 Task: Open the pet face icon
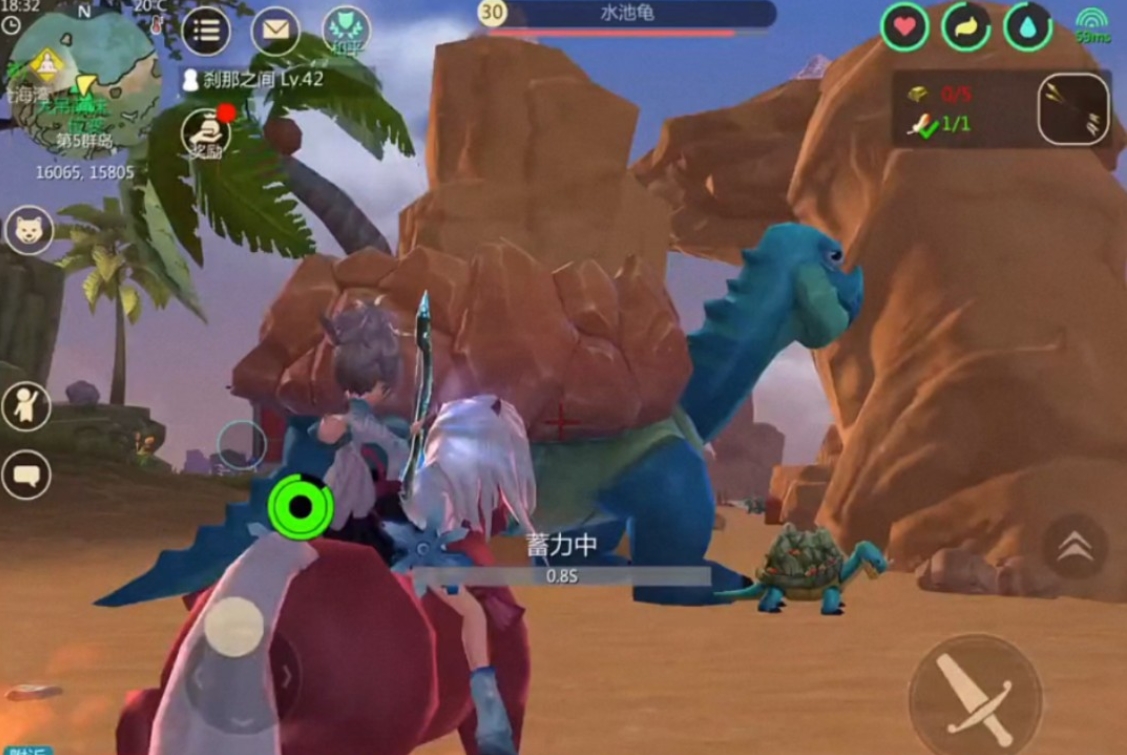(28, 231)
